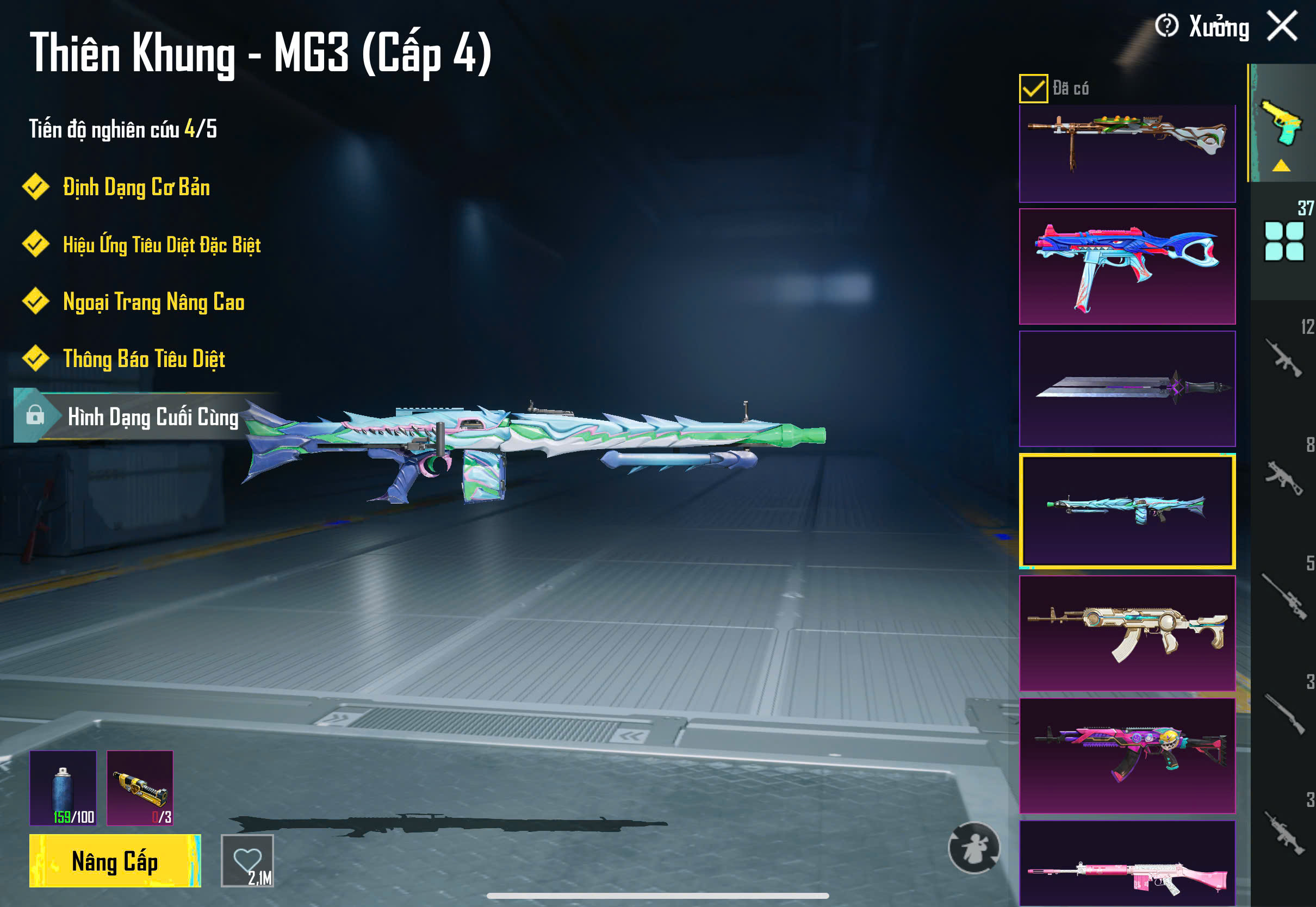Choose the pink graffiti rifle skin
Viewport: 1316px width, 907px height.
(1127, 755)
